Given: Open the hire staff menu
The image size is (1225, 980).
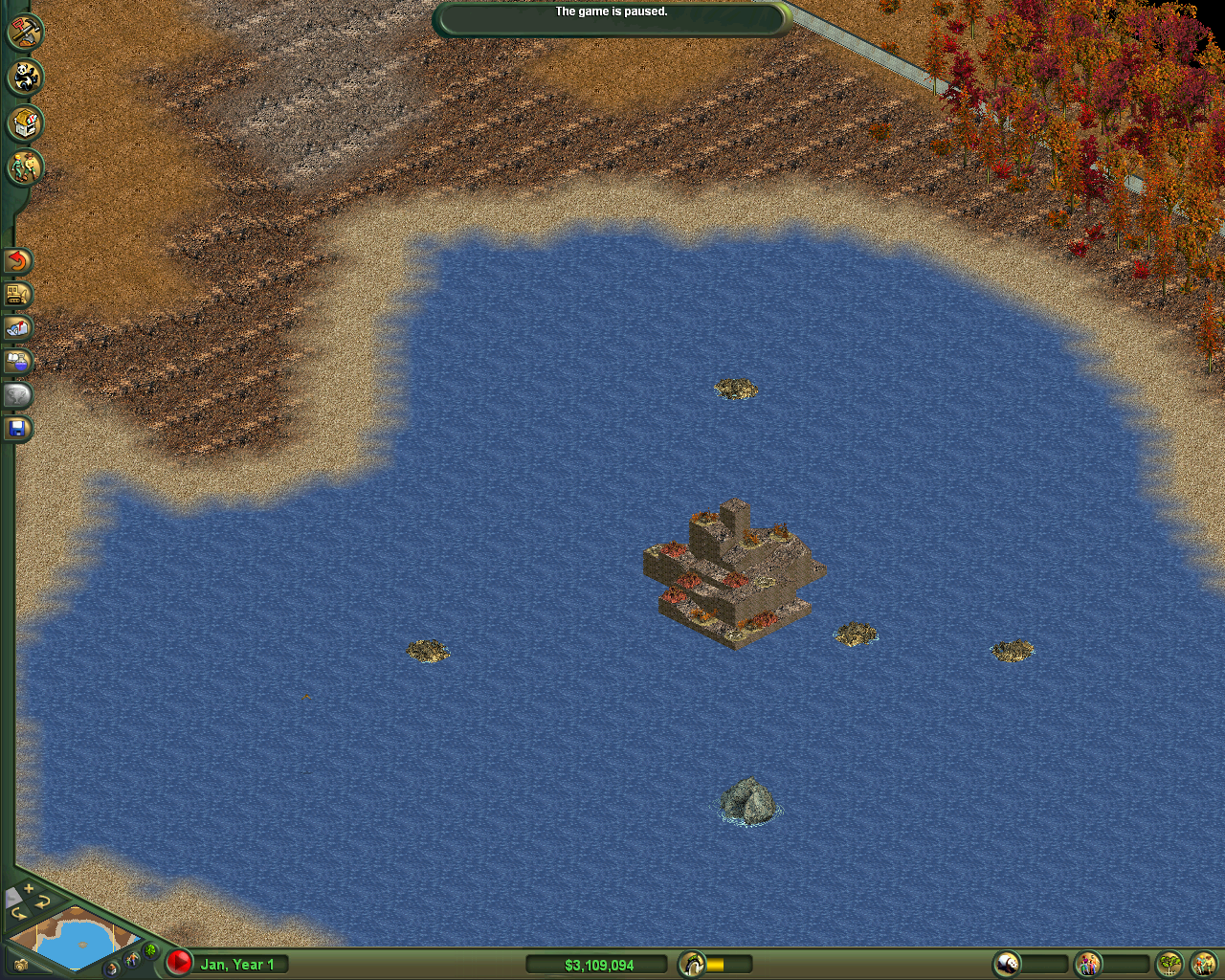Looking at the screenshot, I should click(25, 168).
